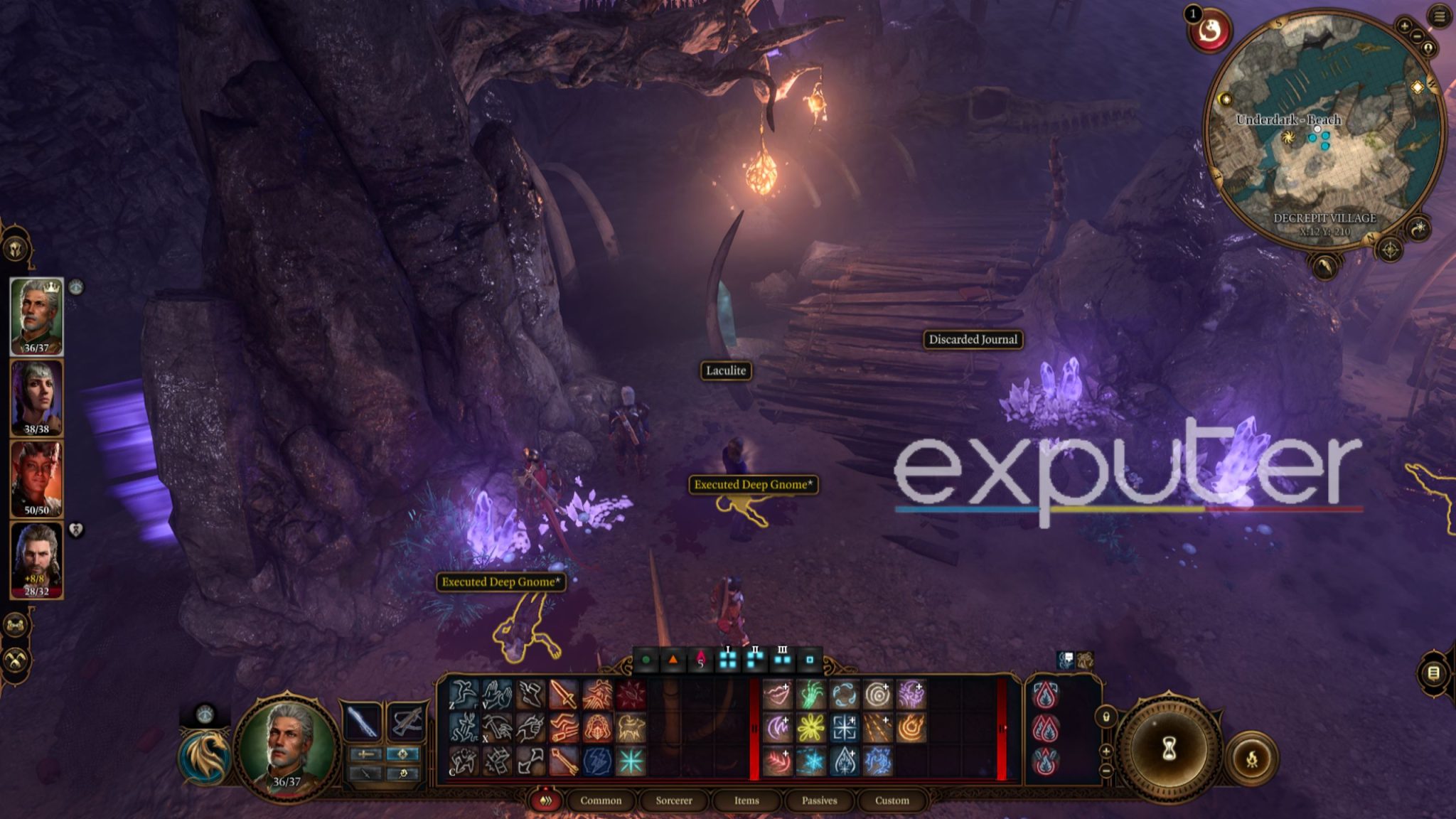This screenshot has width=1456, height=819.
Task: Select the Passives hotbar tab
Action: pyautogui.click(x=819, y=801)
